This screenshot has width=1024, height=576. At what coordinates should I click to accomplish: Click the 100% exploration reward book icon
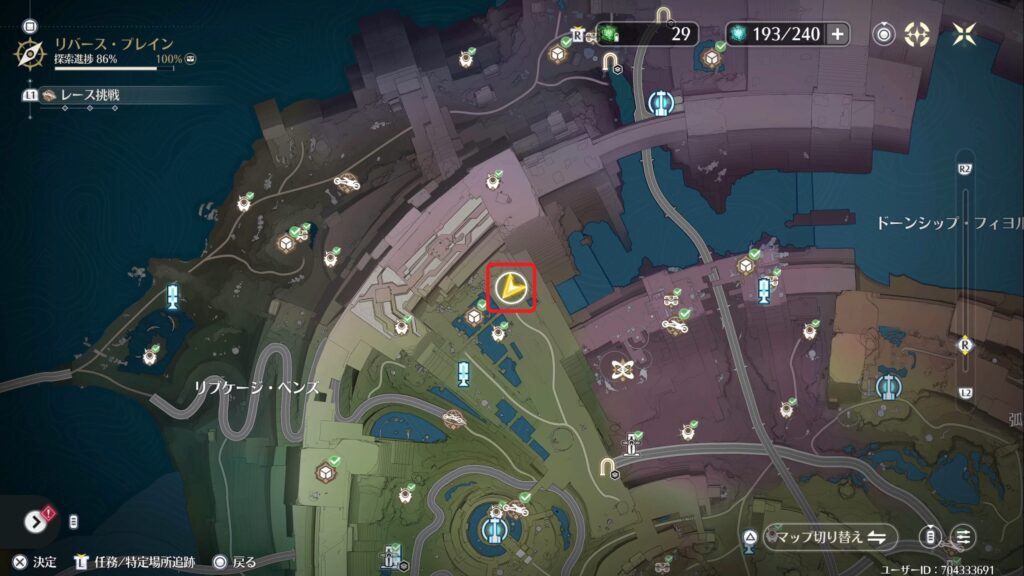coord(190,59)
